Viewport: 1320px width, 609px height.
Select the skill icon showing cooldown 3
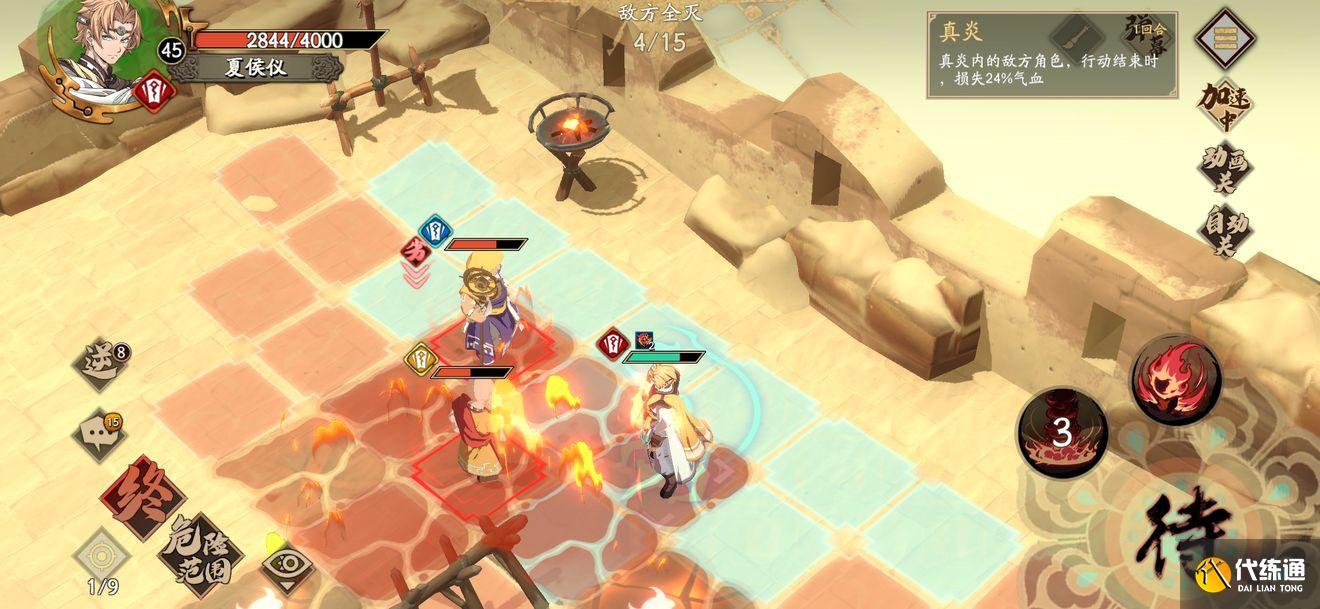click(x=1062, y=433)
